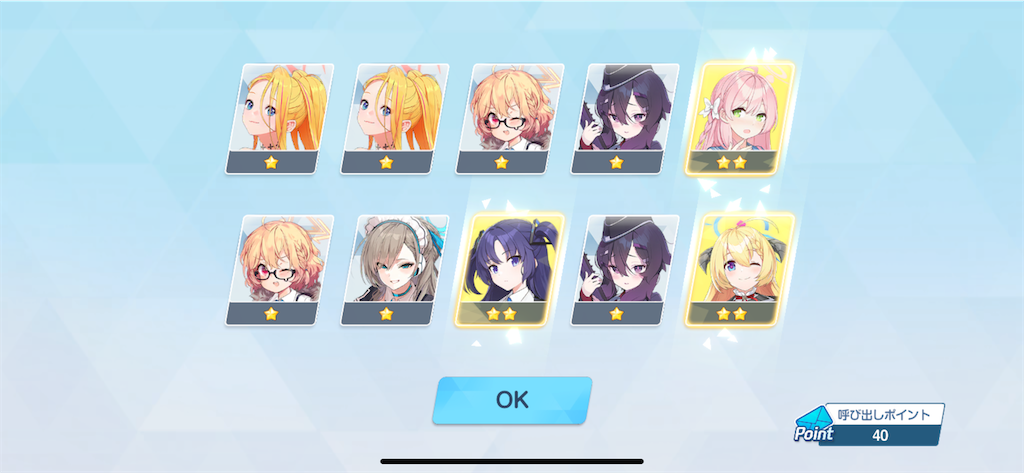The width and height of the screenshot is (1024, 473).
Task: Confirm results with the OK button
Action: click(511, 400)
